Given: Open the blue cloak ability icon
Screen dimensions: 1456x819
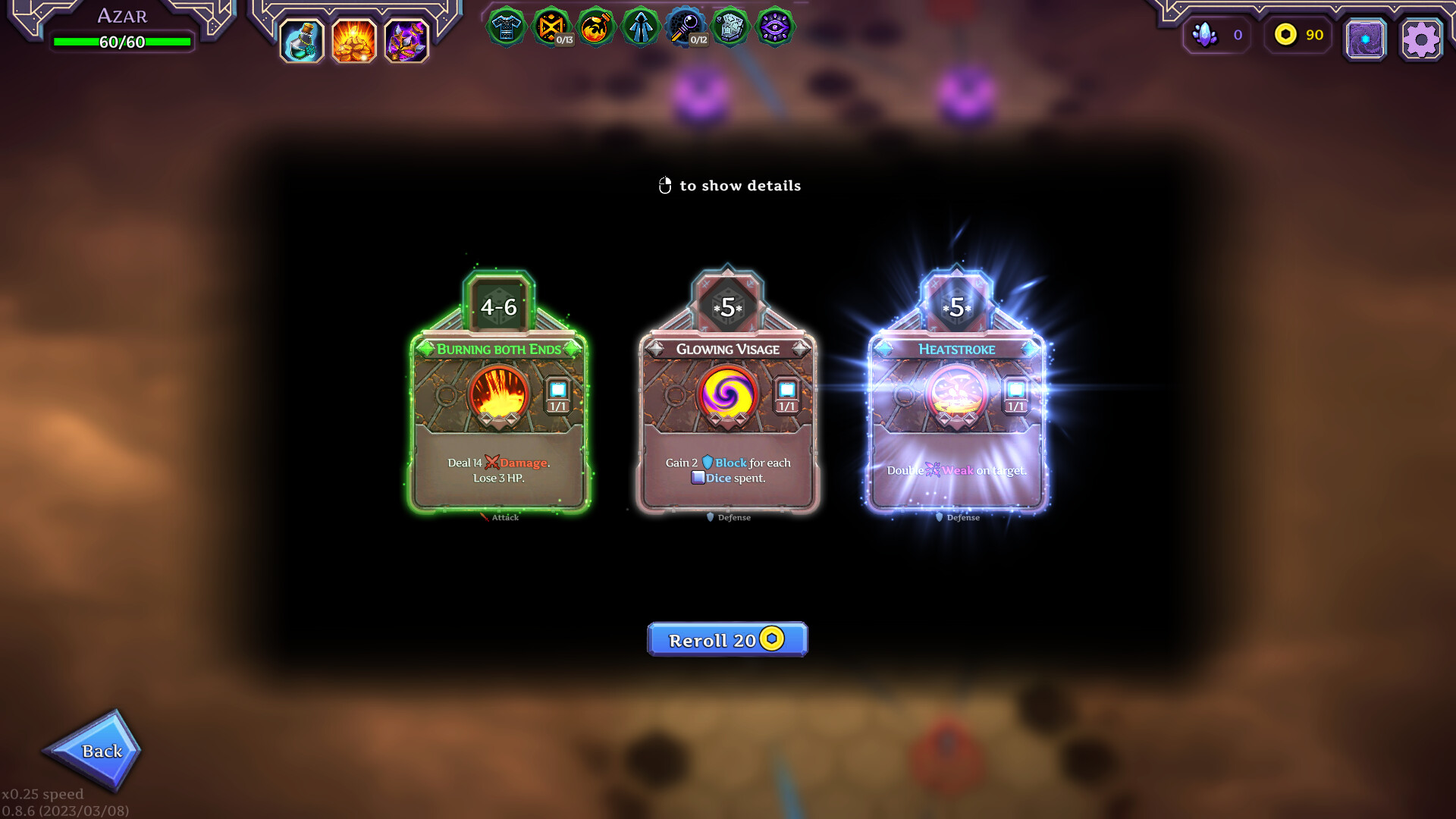Looking at the screenshot, I should [x=641, y=27].
